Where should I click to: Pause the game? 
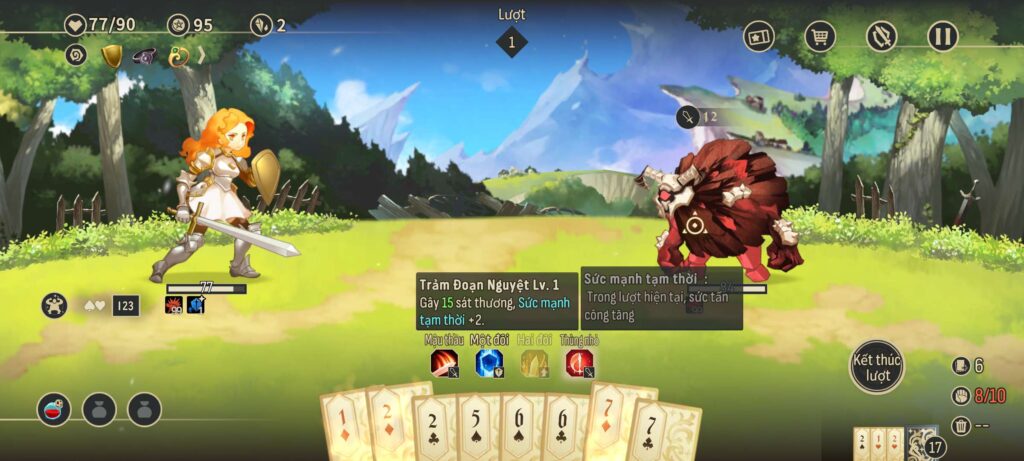pyautogui.click(x=942, y=37)
